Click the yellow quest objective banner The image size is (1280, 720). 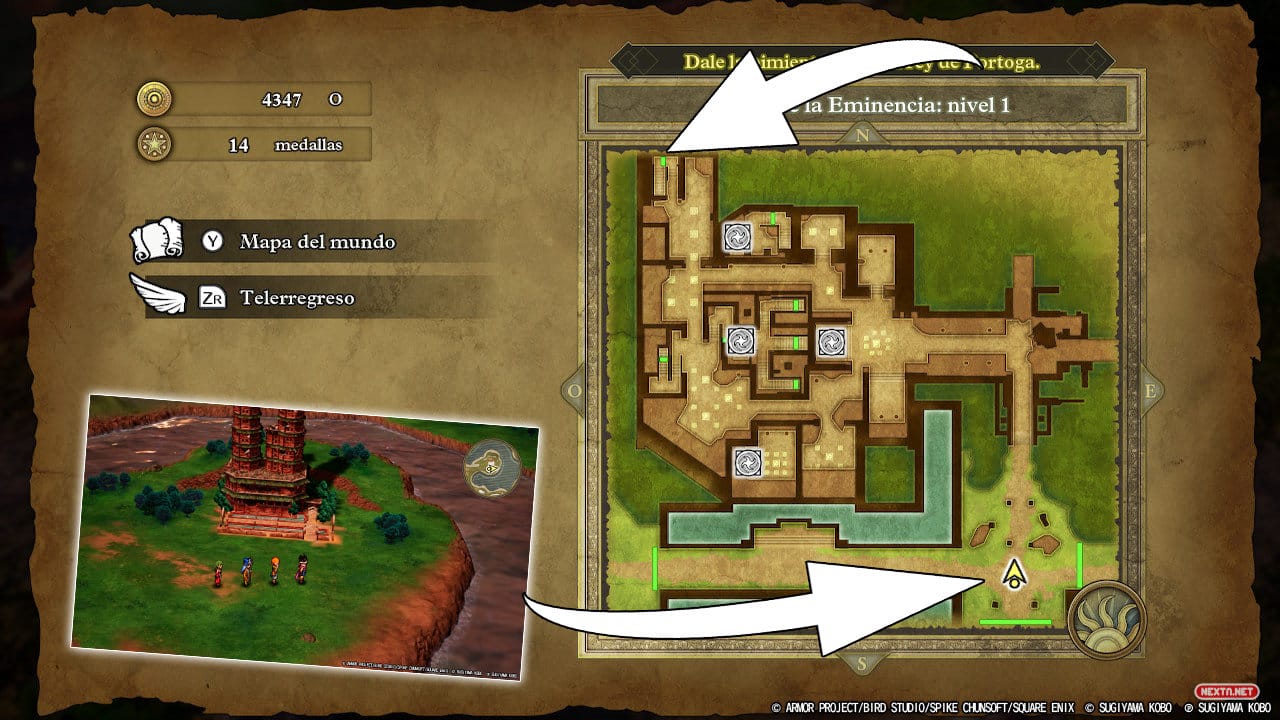[x=860, y=61]
